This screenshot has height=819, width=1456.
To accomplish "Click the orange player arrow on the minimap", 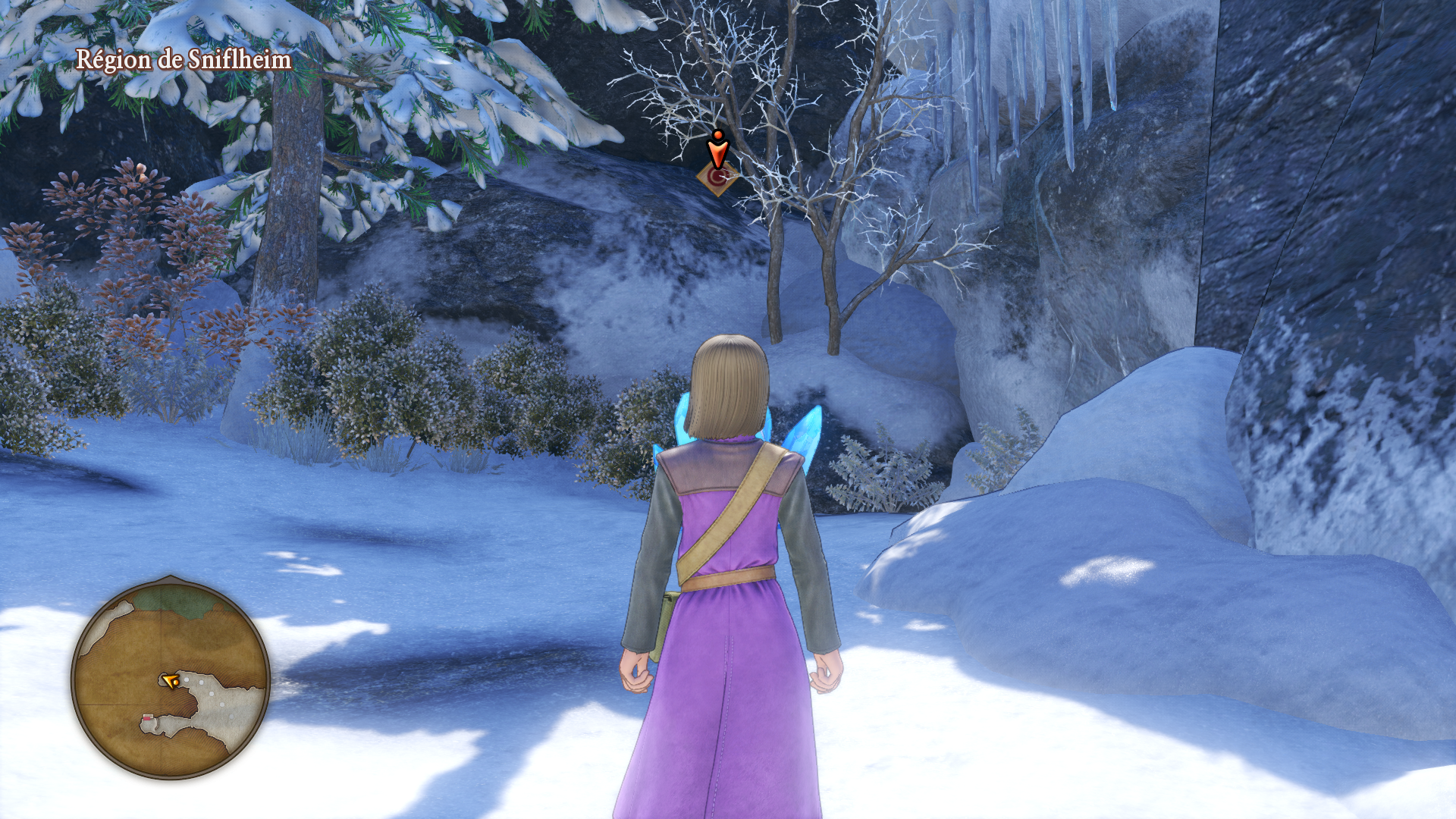I will 170,681.
